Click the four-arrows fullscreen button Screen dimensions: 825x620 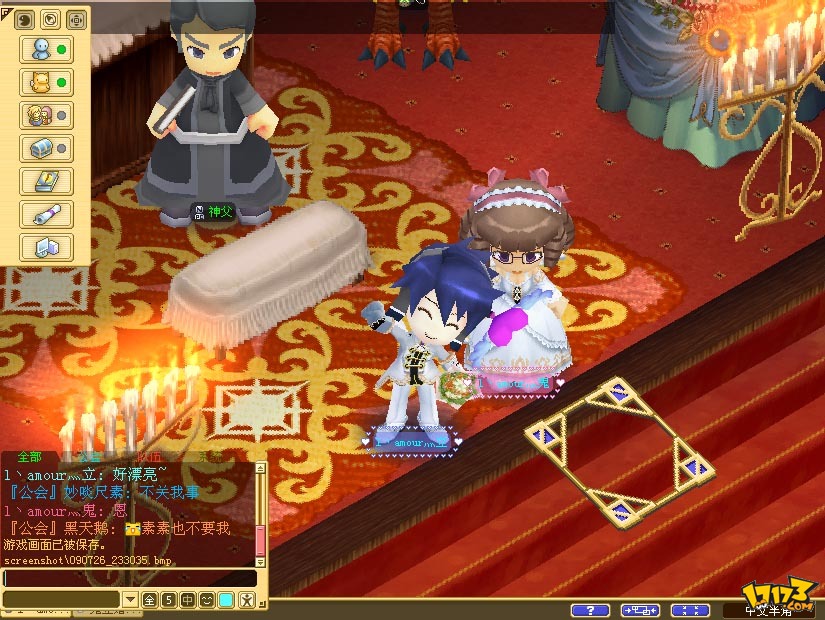click(690, 610)
